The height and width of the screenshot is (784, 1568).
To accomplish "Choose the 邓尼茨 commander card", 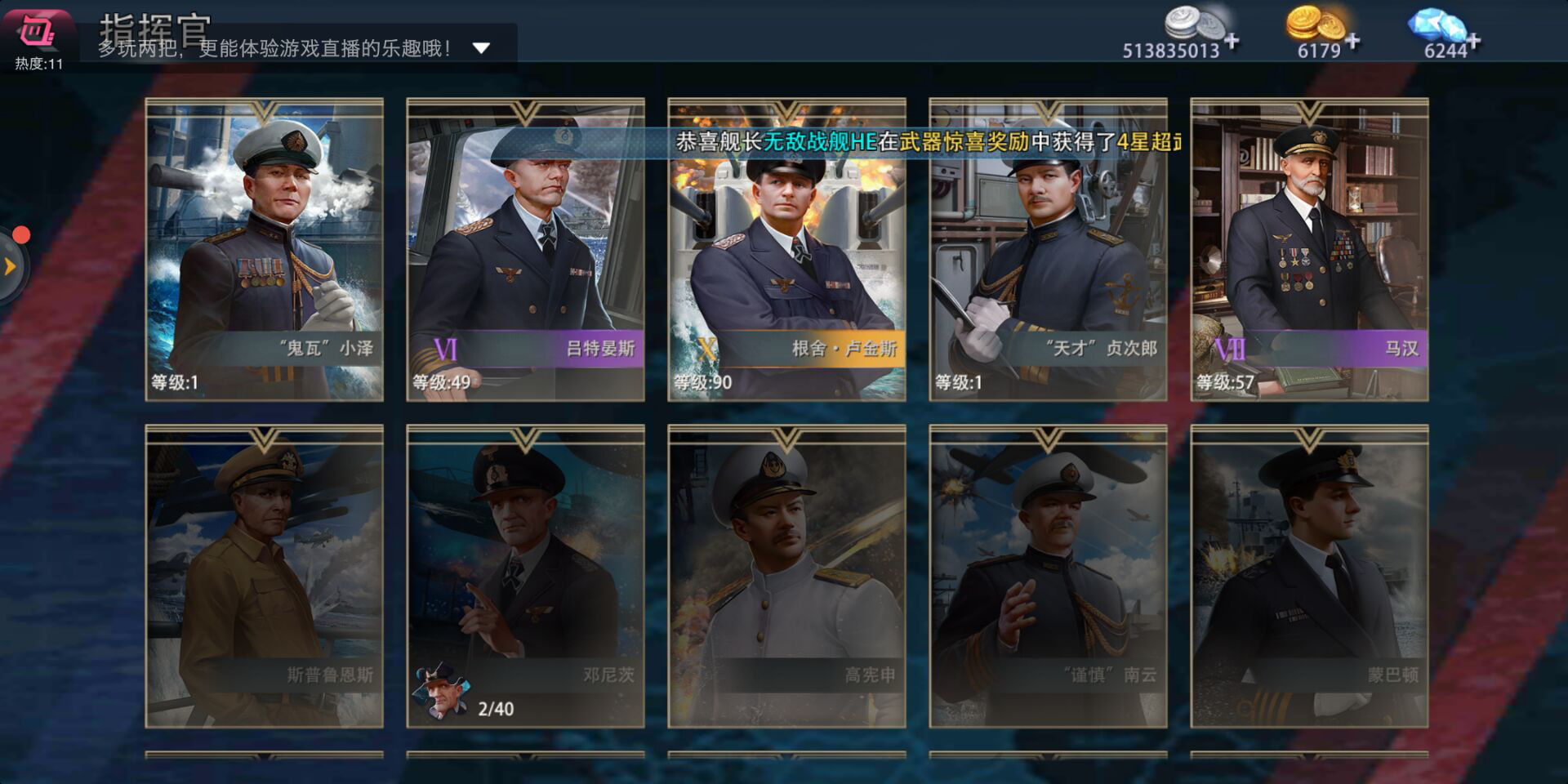I will click(x=525, y=576).
